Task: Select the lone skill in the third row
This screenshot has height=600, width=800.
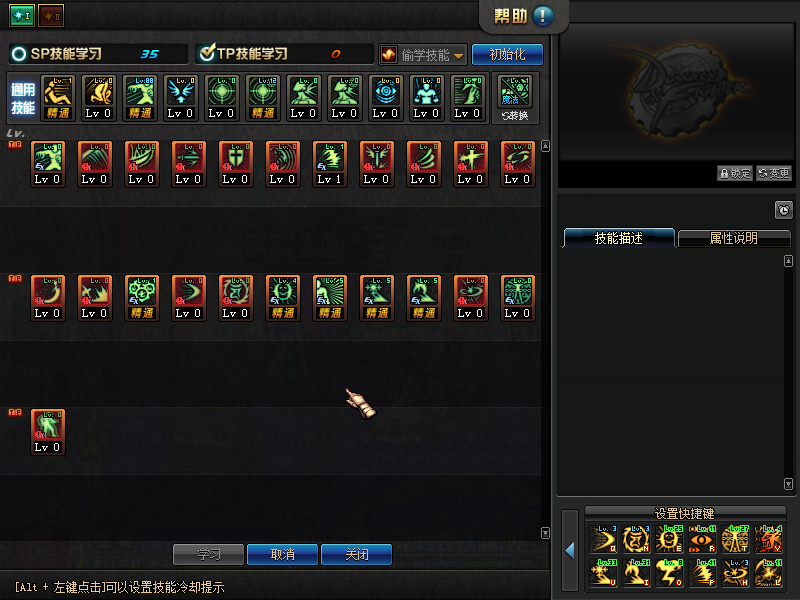Action: (47, 430)
